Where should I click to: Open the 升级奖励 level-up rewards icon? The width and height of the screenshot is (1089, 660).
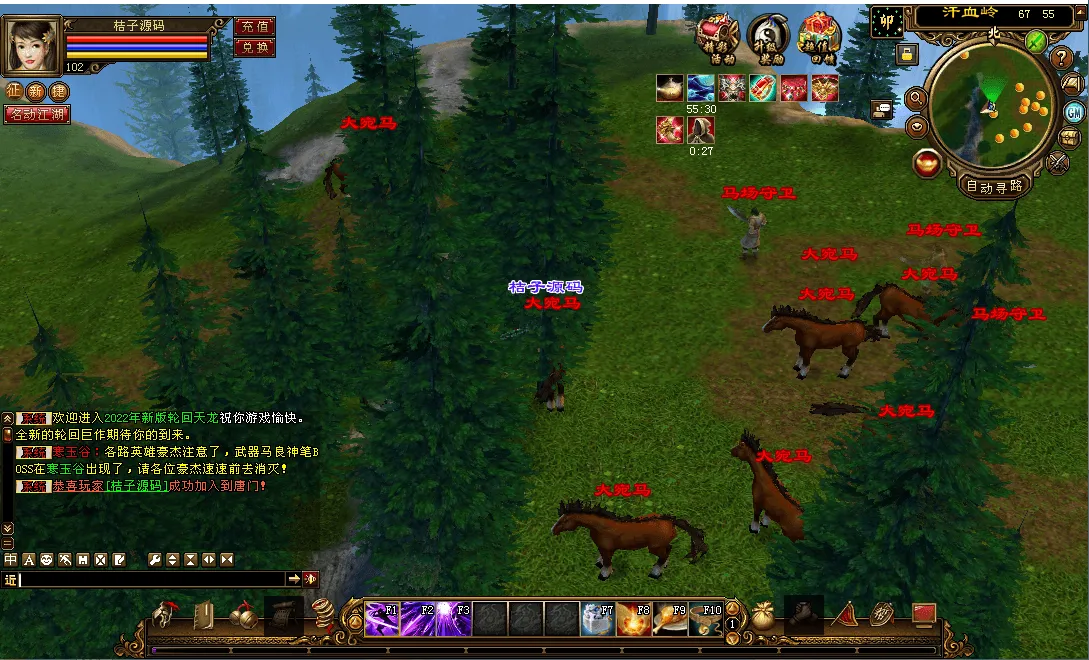pyautogui.click(x=767, y=40)
